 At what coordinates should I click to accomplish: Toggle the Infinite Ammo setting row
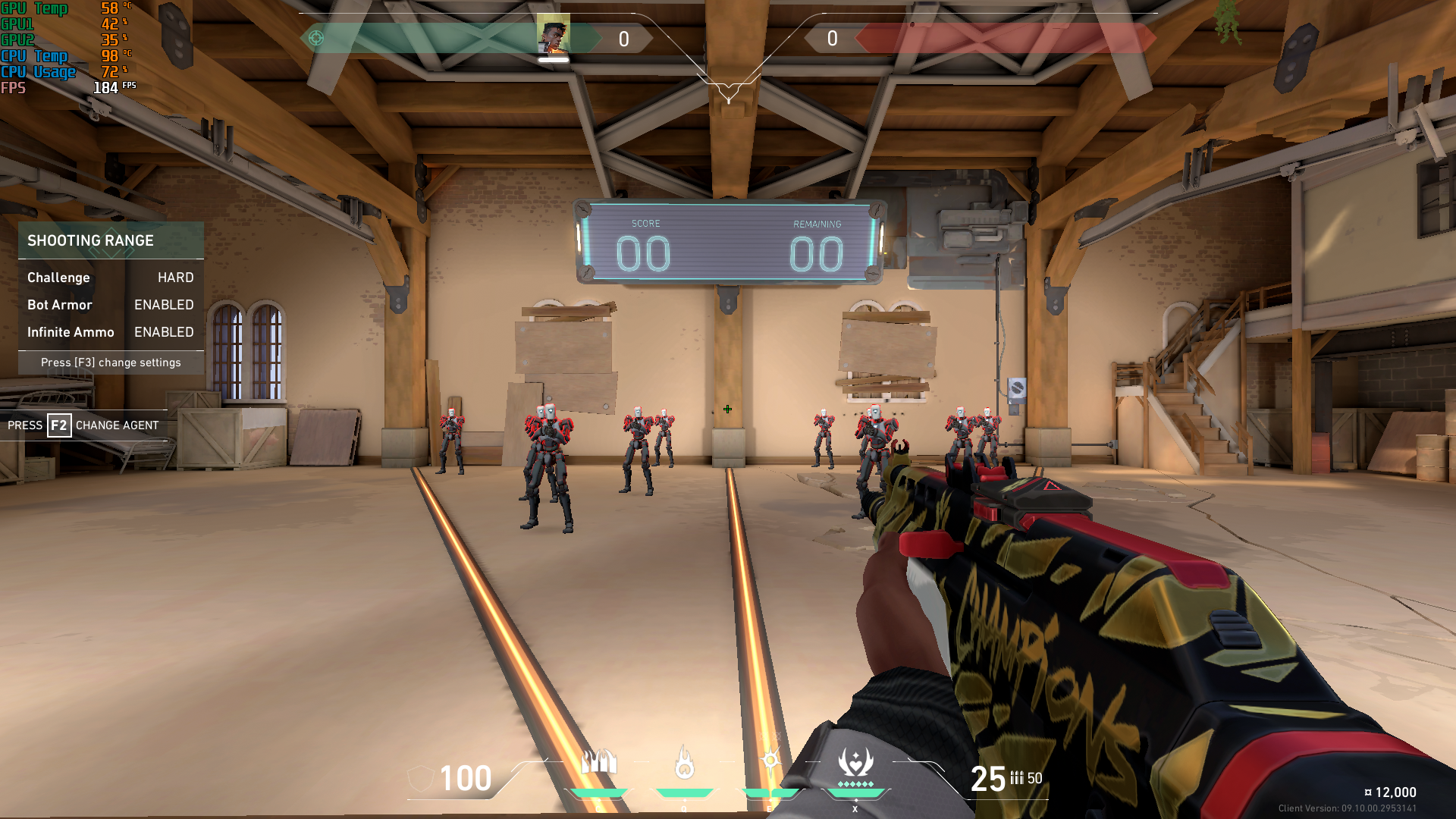click(111, 332)
